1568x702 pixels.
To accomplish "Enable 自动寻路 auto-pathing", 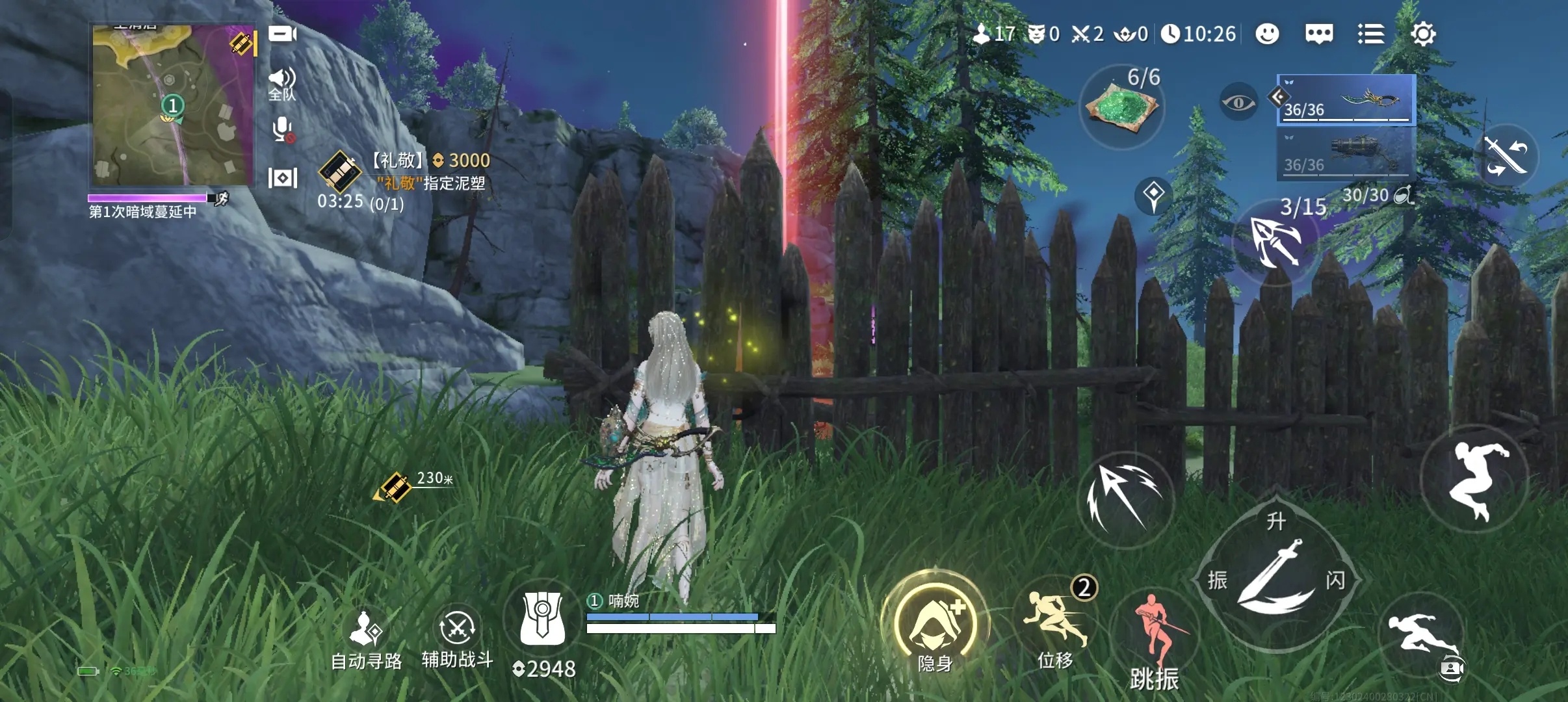I will (366, 640).
